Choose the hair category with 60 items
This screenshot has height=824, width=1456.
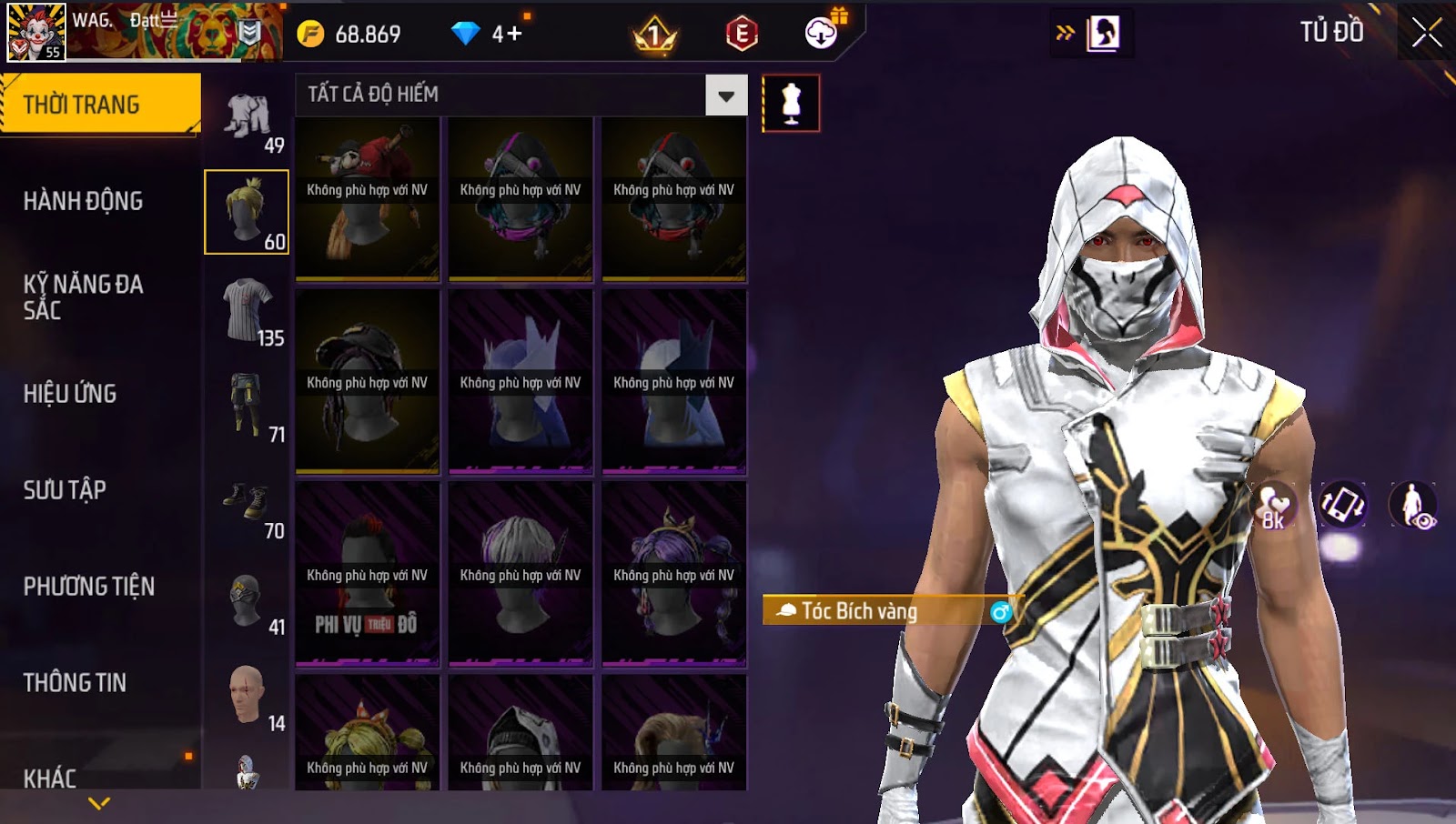click(x=247, y=212)
